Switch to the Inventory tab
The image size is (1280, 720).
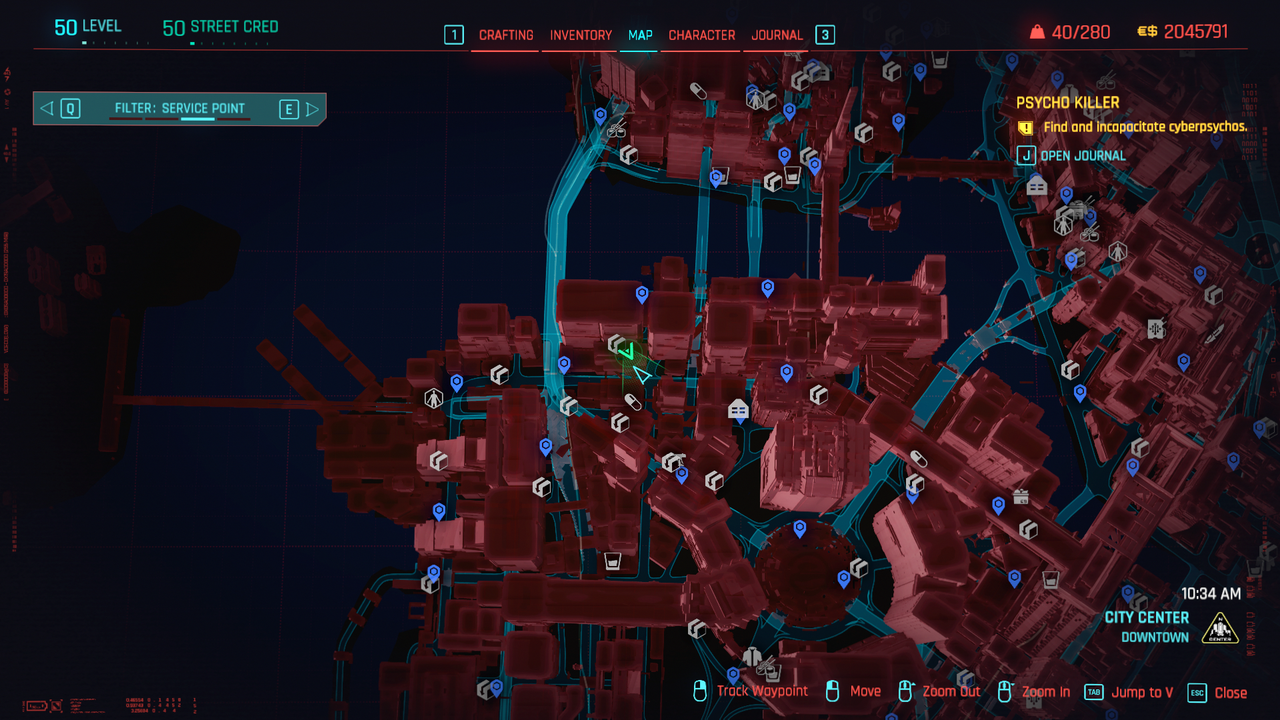click(581, 35)
